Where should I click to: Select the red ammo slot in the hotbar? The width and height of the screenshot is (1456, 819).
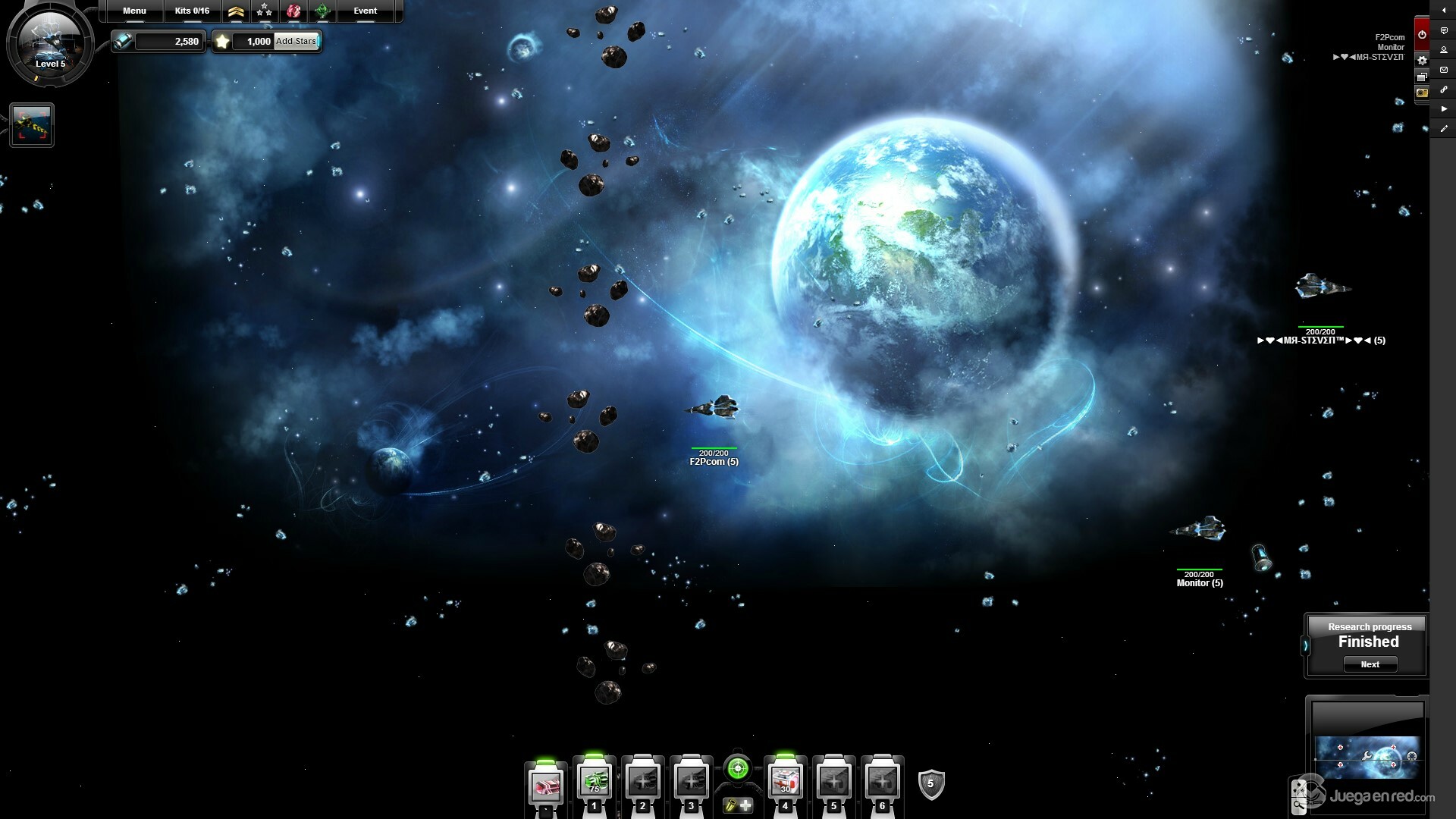[545, 786]
